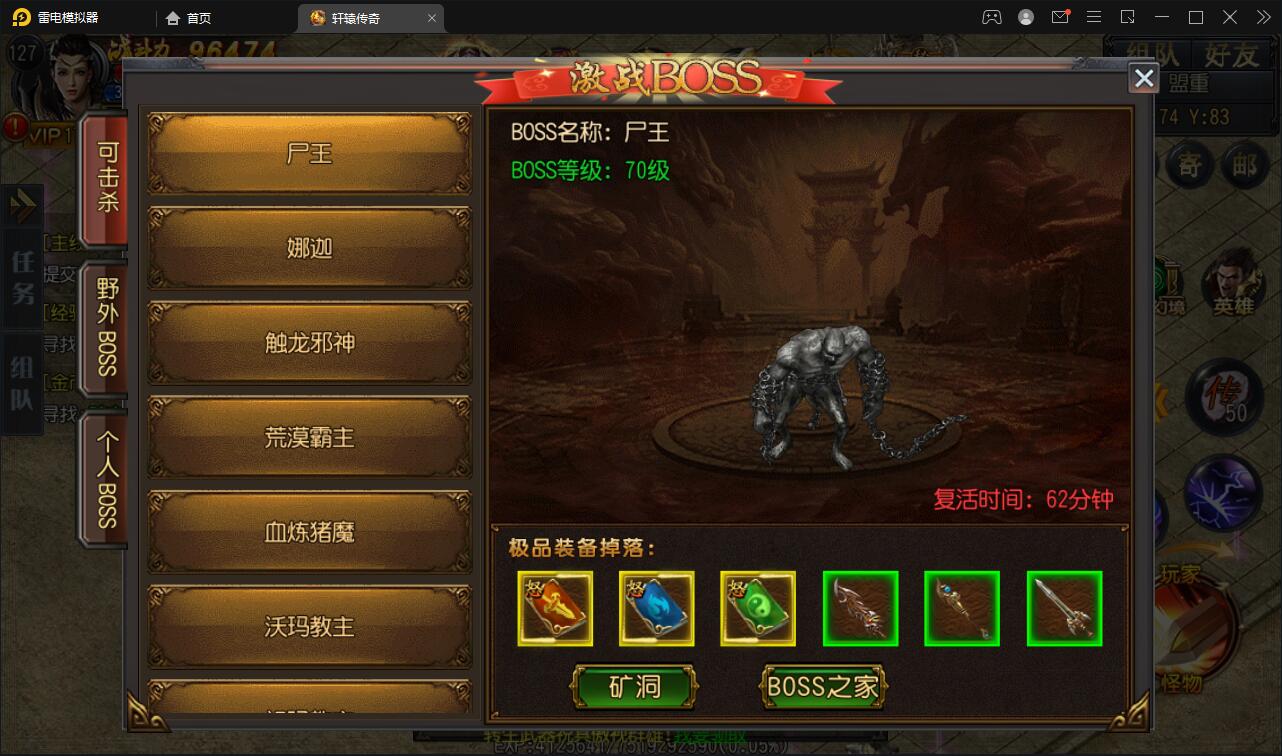Select 沃玛教主 from the boss list

pos(308,626)
